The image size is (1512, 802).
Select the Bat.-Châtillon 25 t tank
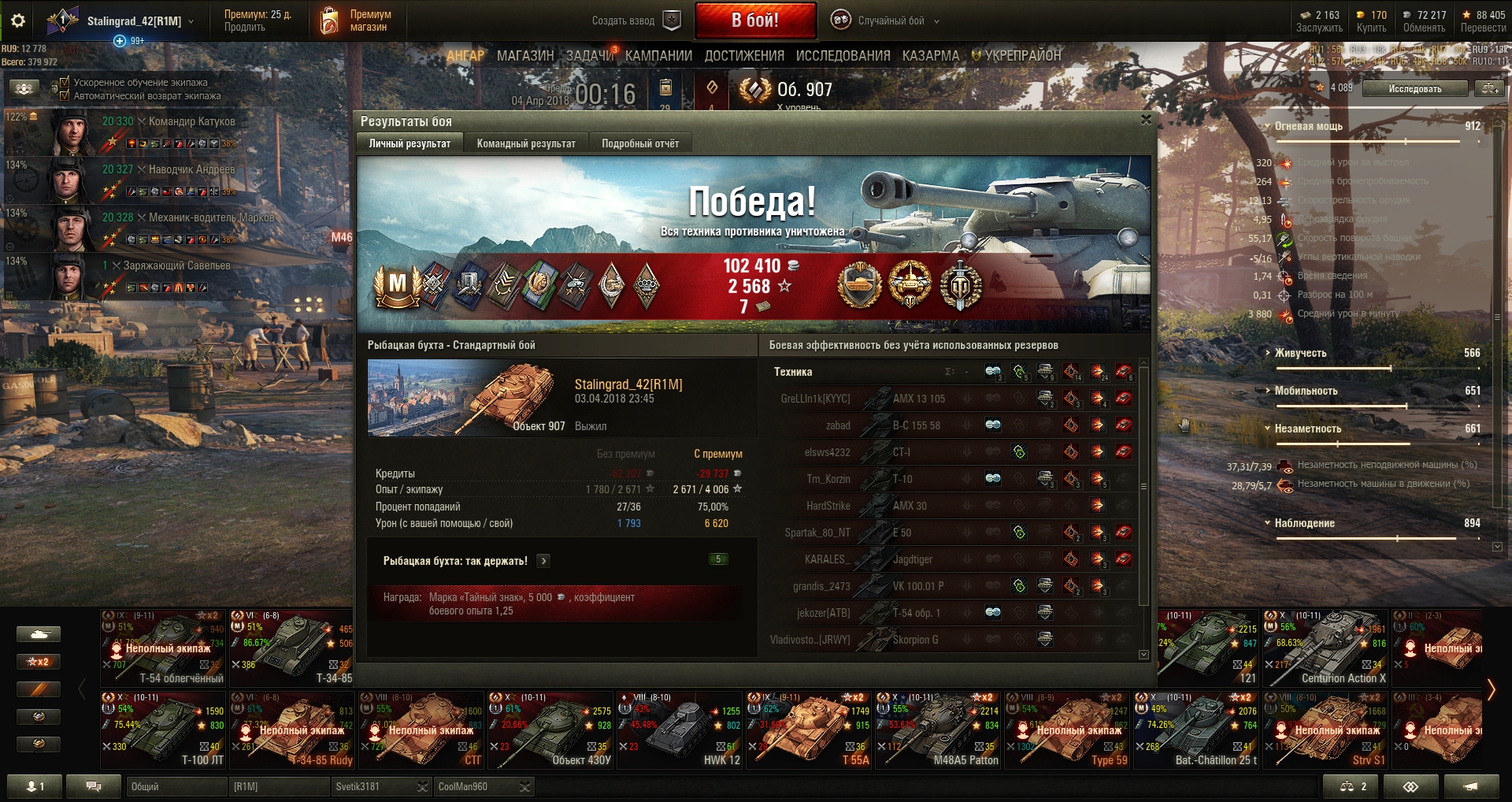pyautogui.click(x=1196, y=730)
